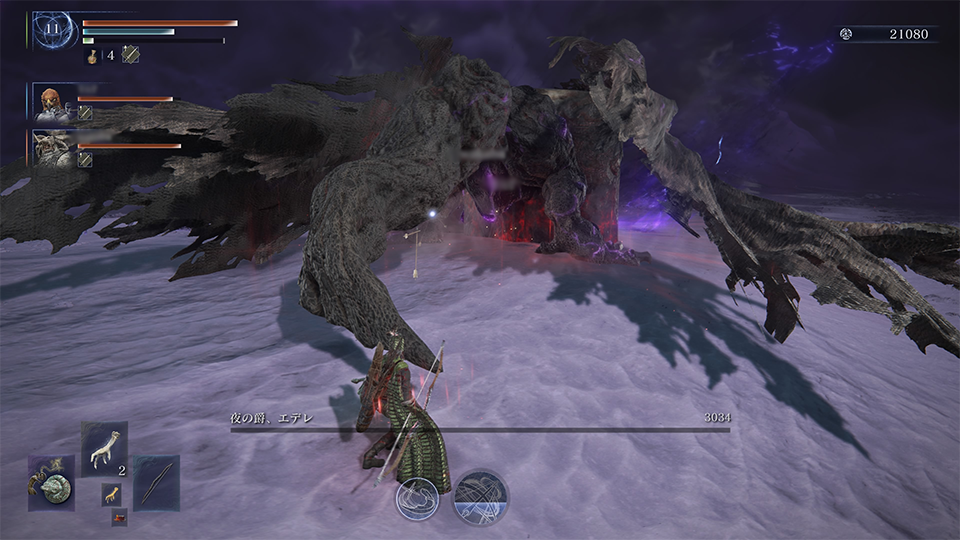Trigger the larger circular ultimate art
This screenshot has width=960, height=540.
point(480,497)
